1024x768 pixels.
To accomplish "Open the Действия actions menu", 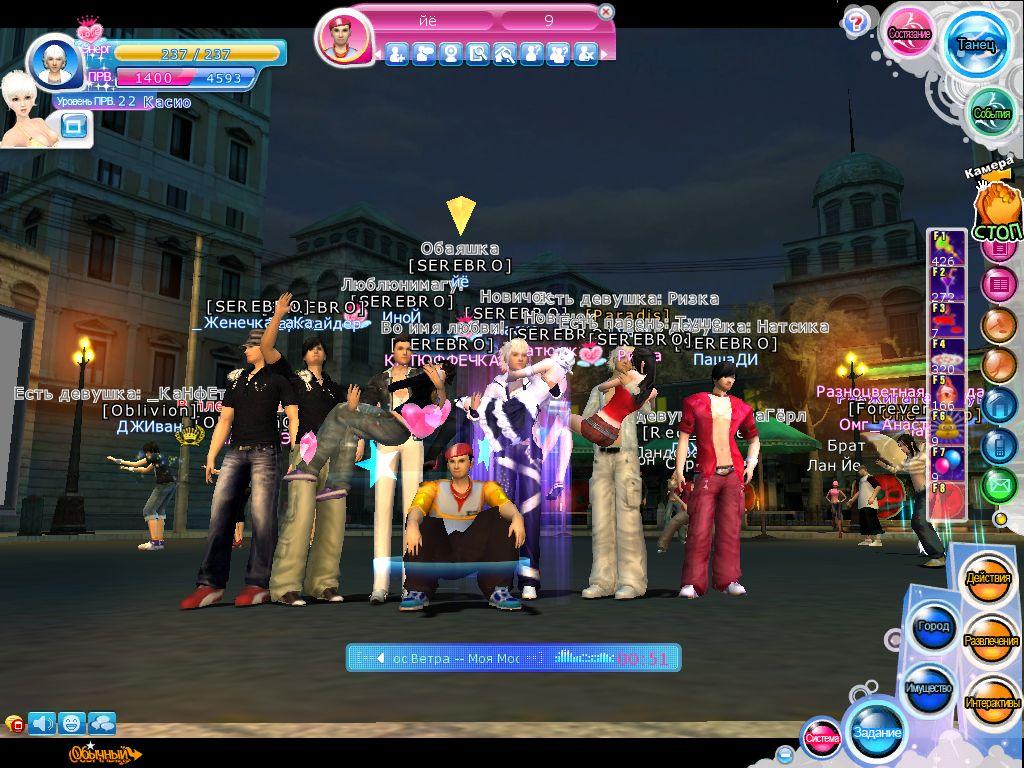I will [x=987, y=580].
